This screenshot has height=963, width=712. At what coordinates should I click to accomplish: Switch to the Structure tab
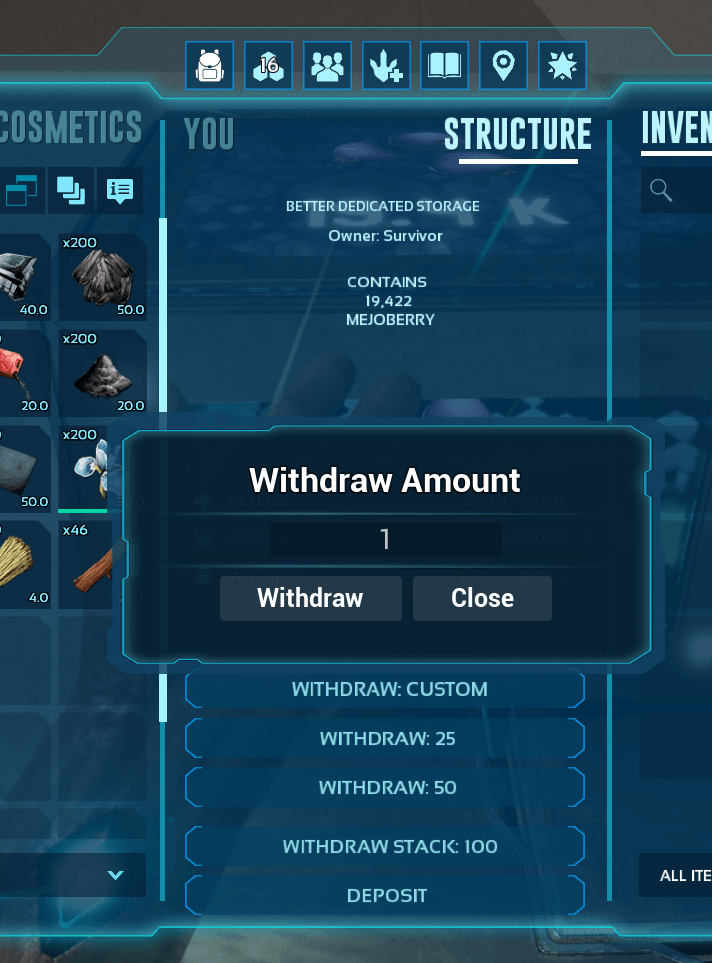[517, 134]
